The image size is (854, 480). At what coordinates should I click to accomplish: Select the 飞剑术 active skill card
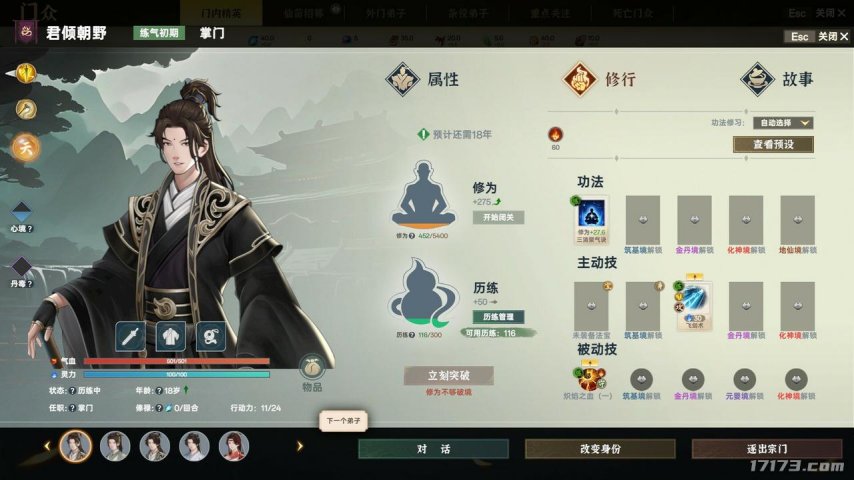click(694, 306)
